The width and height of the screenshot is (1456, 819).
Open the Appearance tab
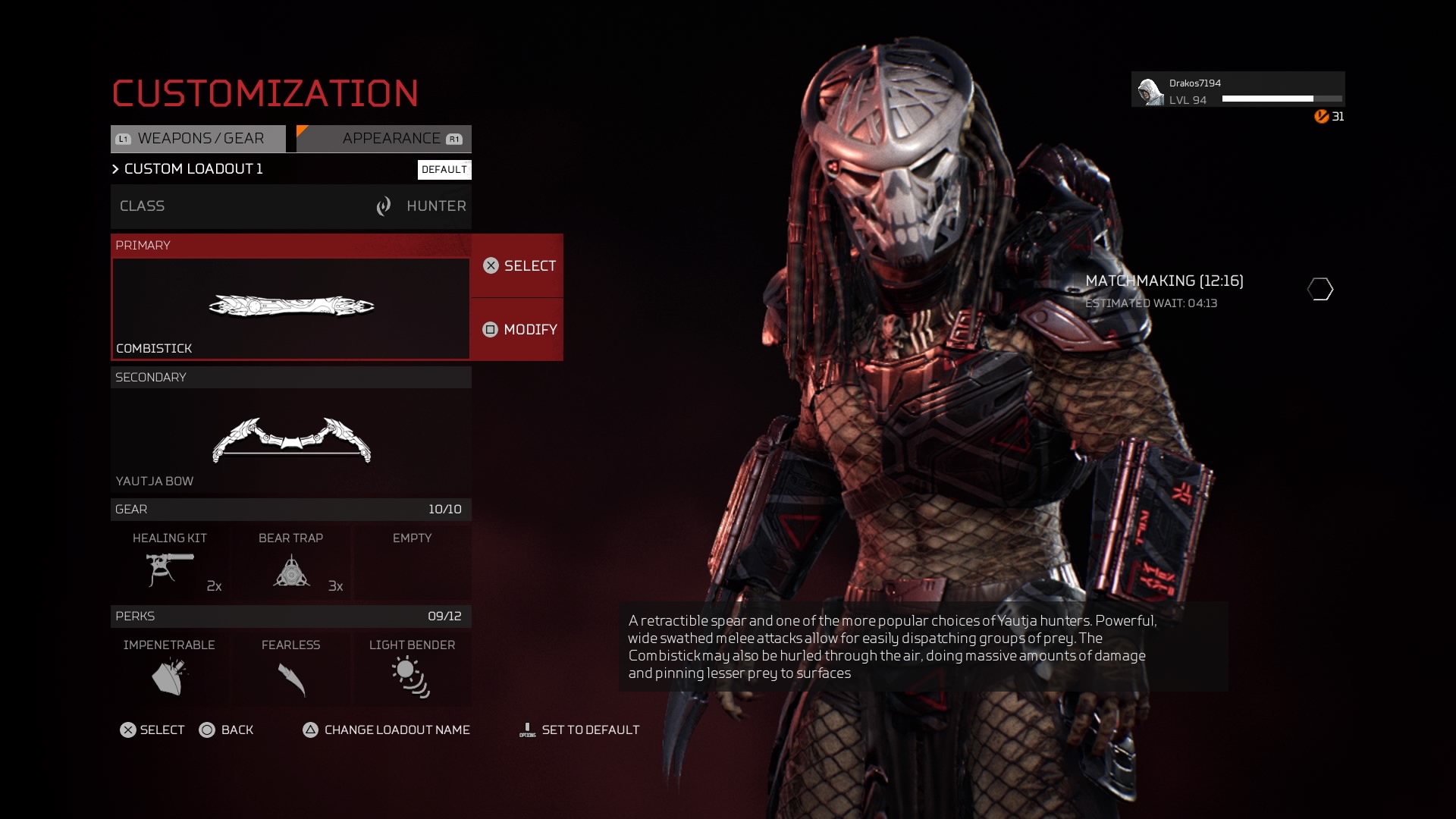coord(384,139)
